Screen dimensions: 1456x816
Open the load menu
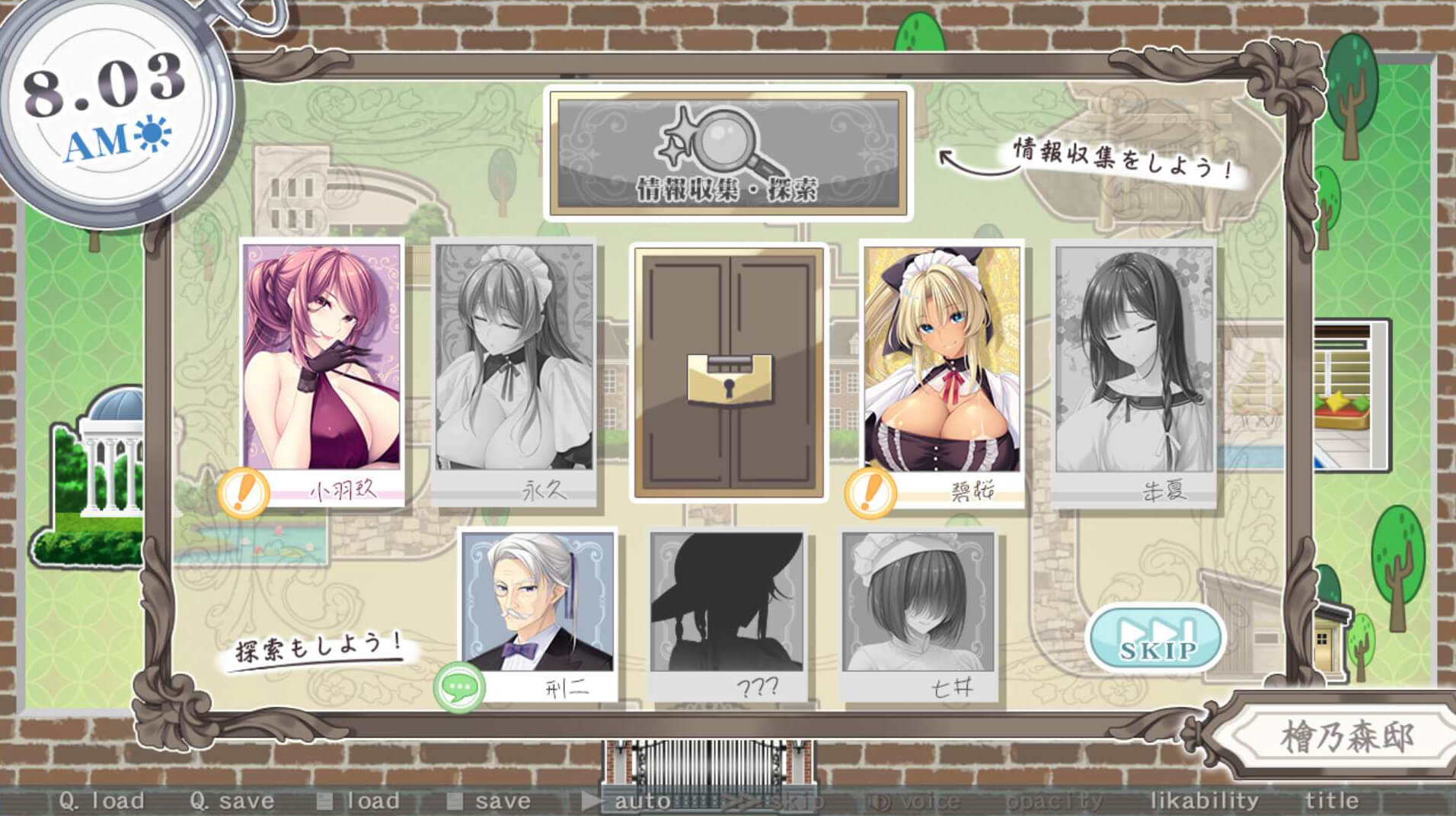pos(359,801)
